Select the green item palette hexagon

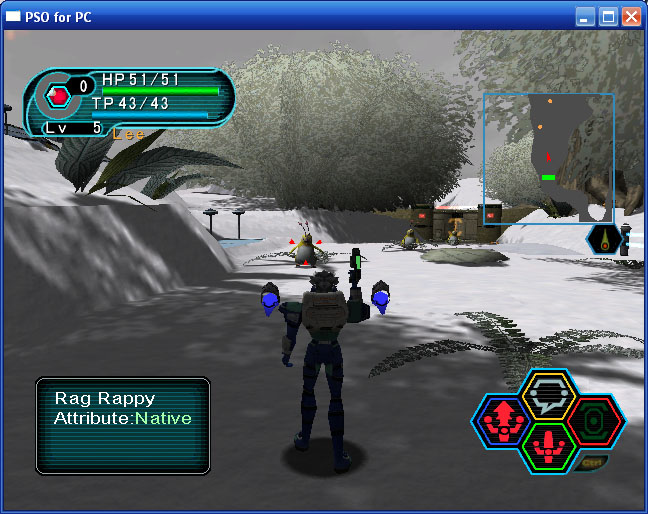[594, 420]
